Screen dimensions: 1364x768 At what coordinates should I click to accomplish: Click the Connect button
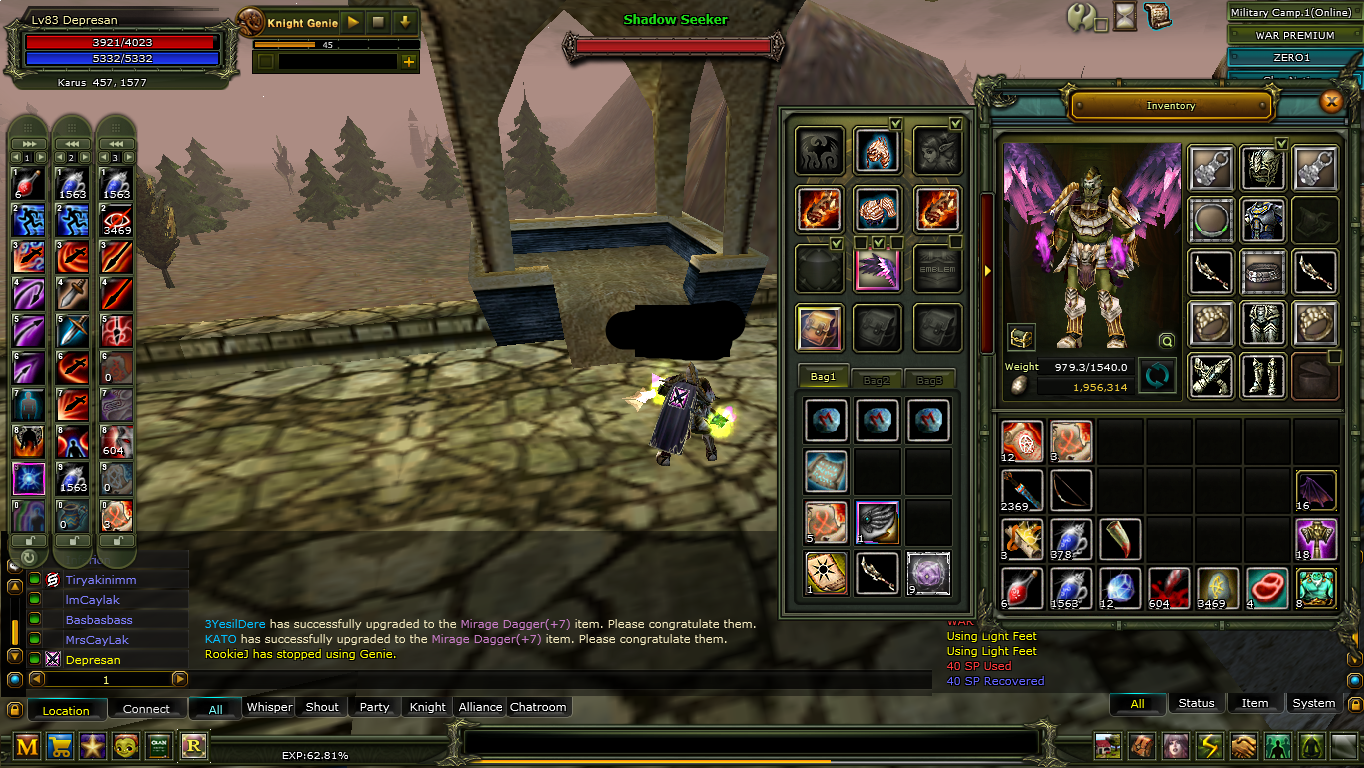pyautogui.click(x=146, y=709)
